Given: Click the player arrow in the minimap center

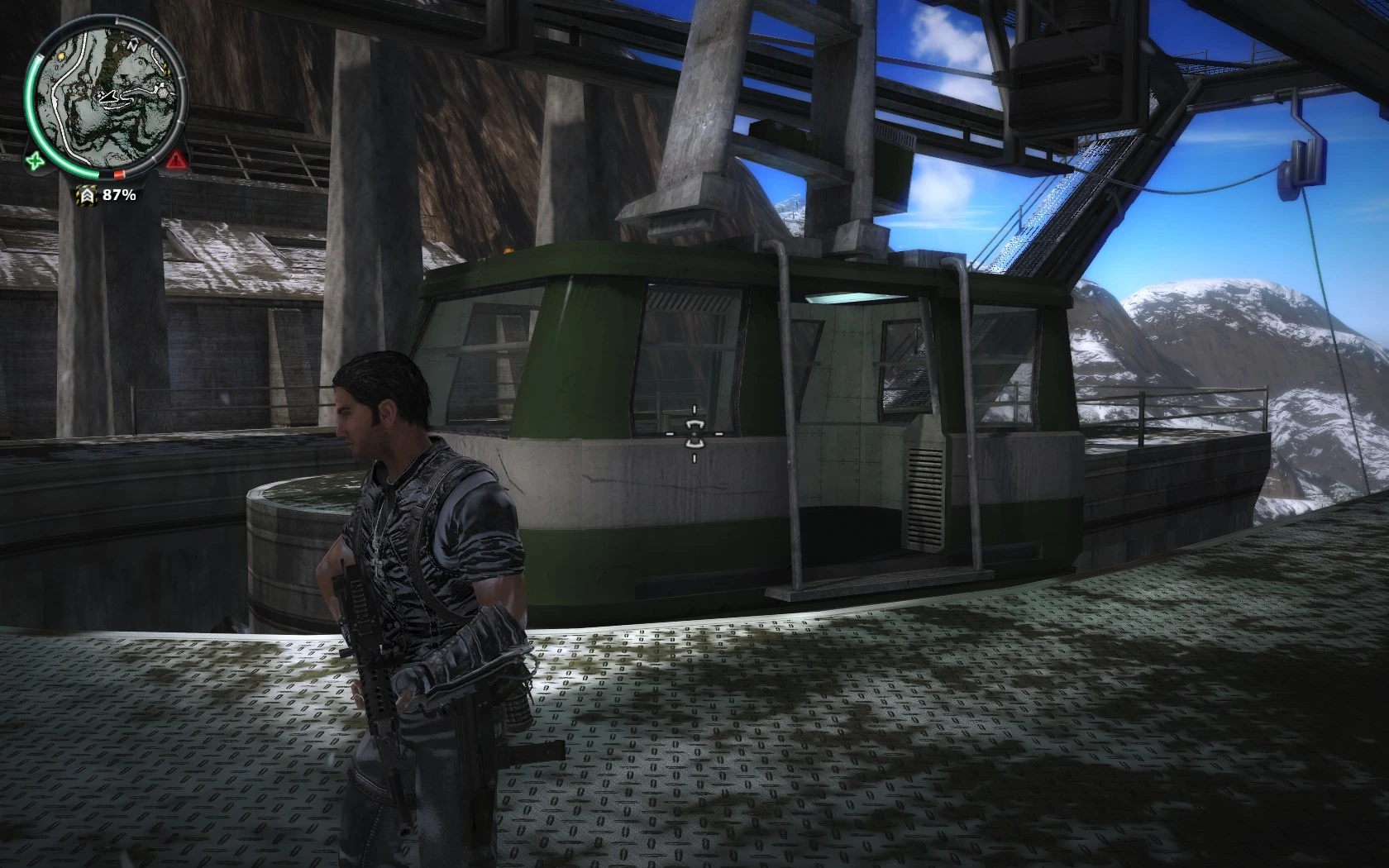Looking at the screenshot, I should click(108, 98).
